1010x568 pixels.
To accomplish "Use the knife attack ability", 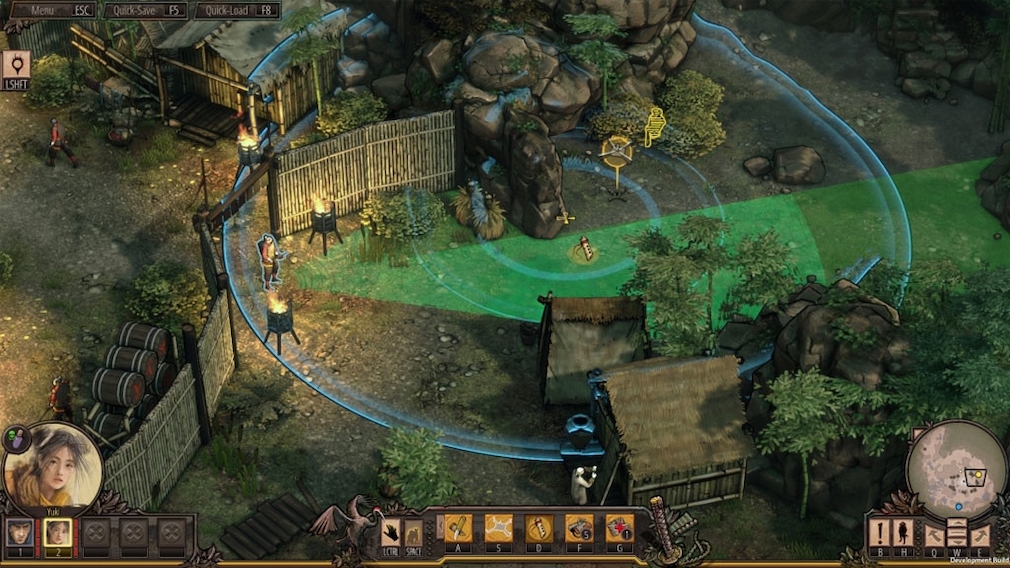I will click(458, 527).
